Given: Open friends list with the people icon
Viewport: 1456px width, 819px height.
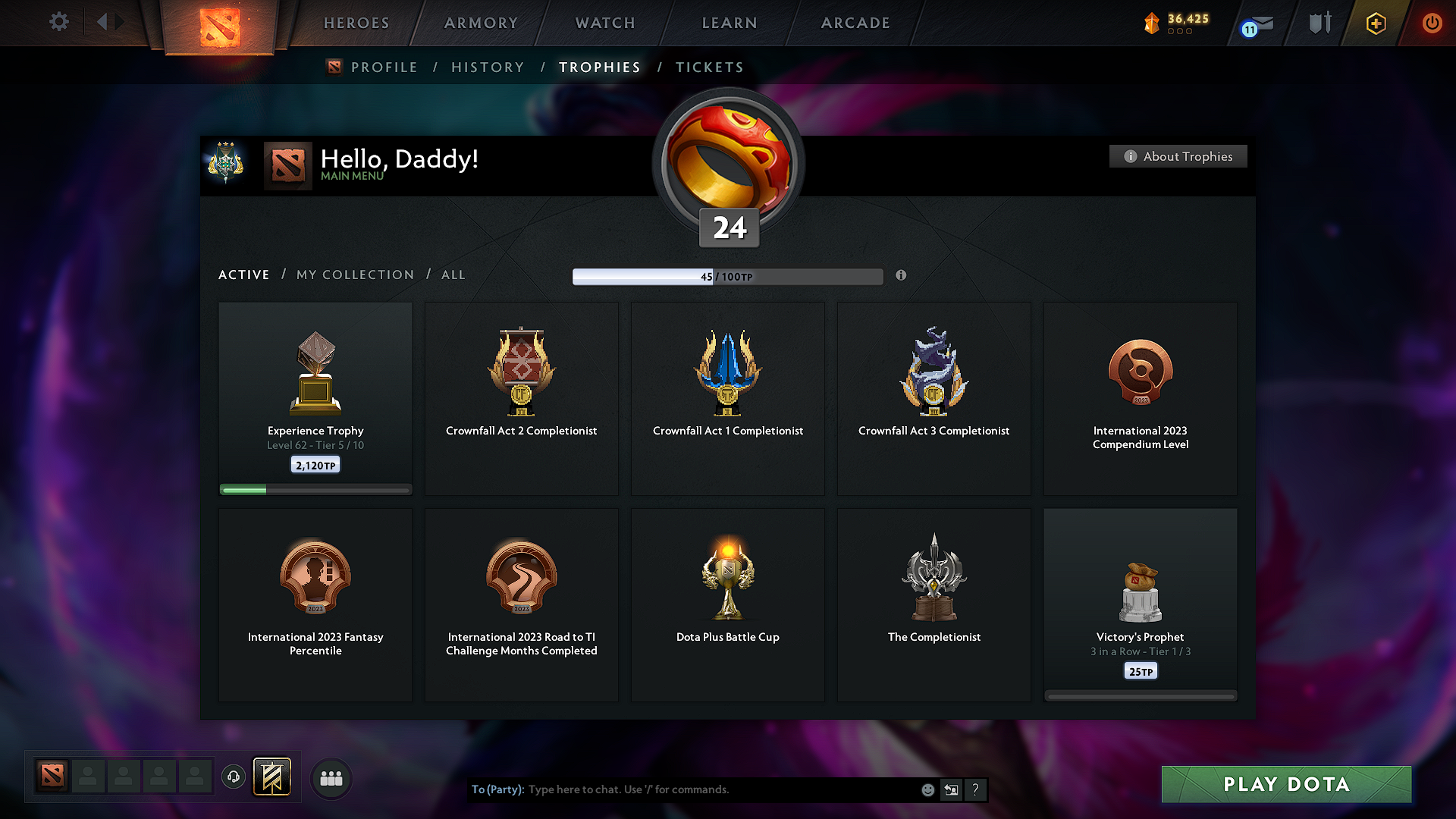Looking at the screenshot, I should coord(331,778).
